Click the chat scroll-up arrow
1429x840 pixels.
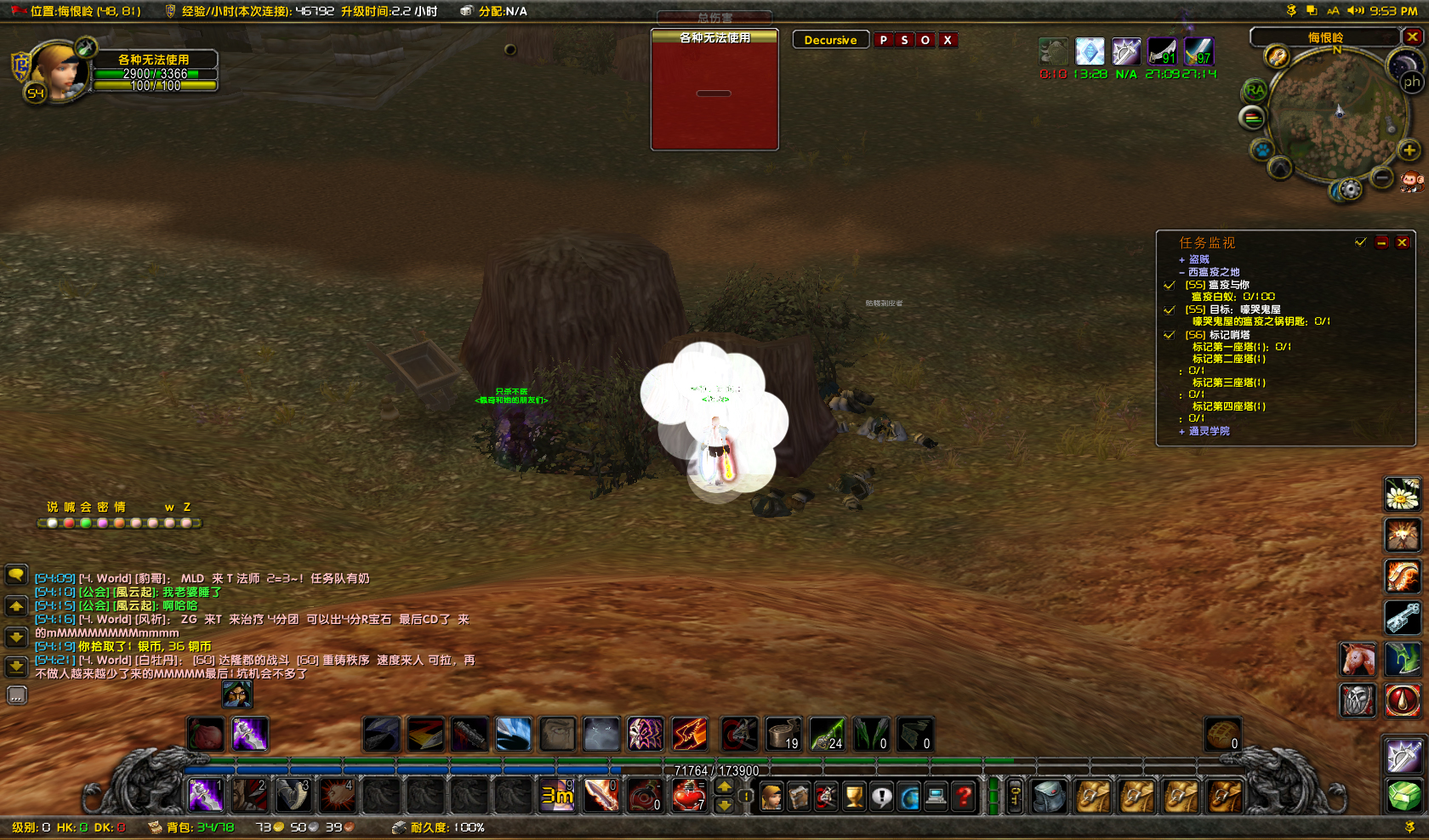coord(17,606)
